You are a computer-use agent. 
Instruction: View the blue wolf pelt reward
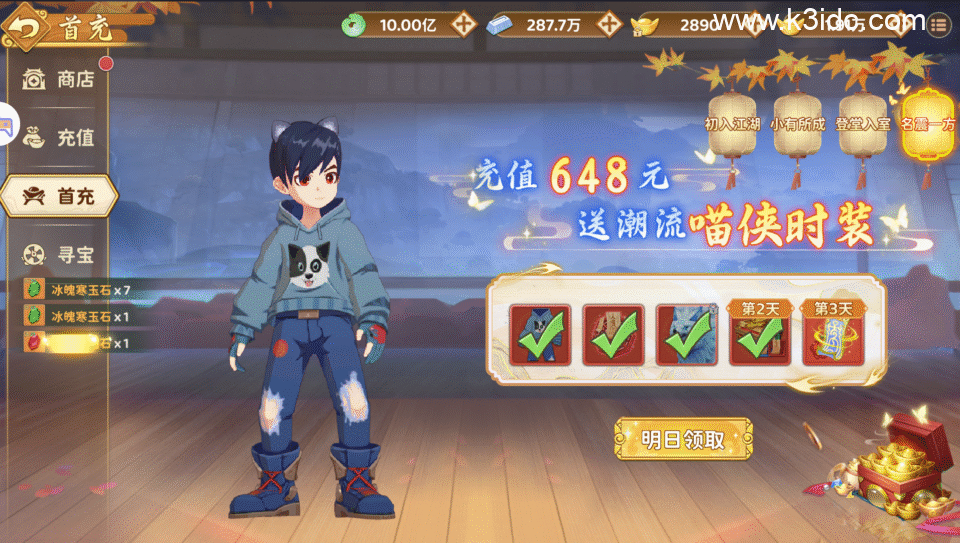[x=687, y=334]
